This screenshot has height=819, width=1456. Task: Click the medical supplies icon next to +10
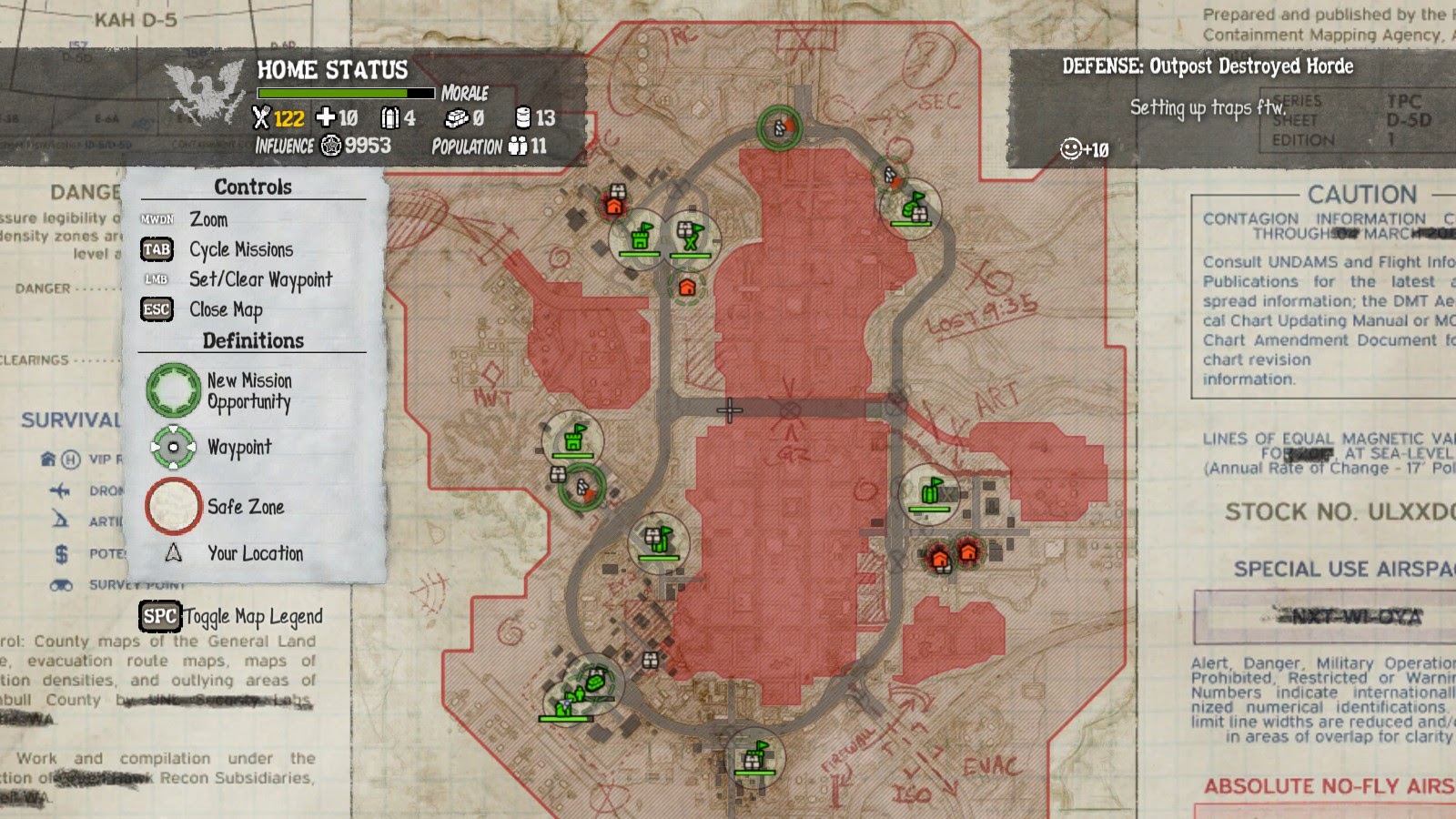[x=326, y=116]
